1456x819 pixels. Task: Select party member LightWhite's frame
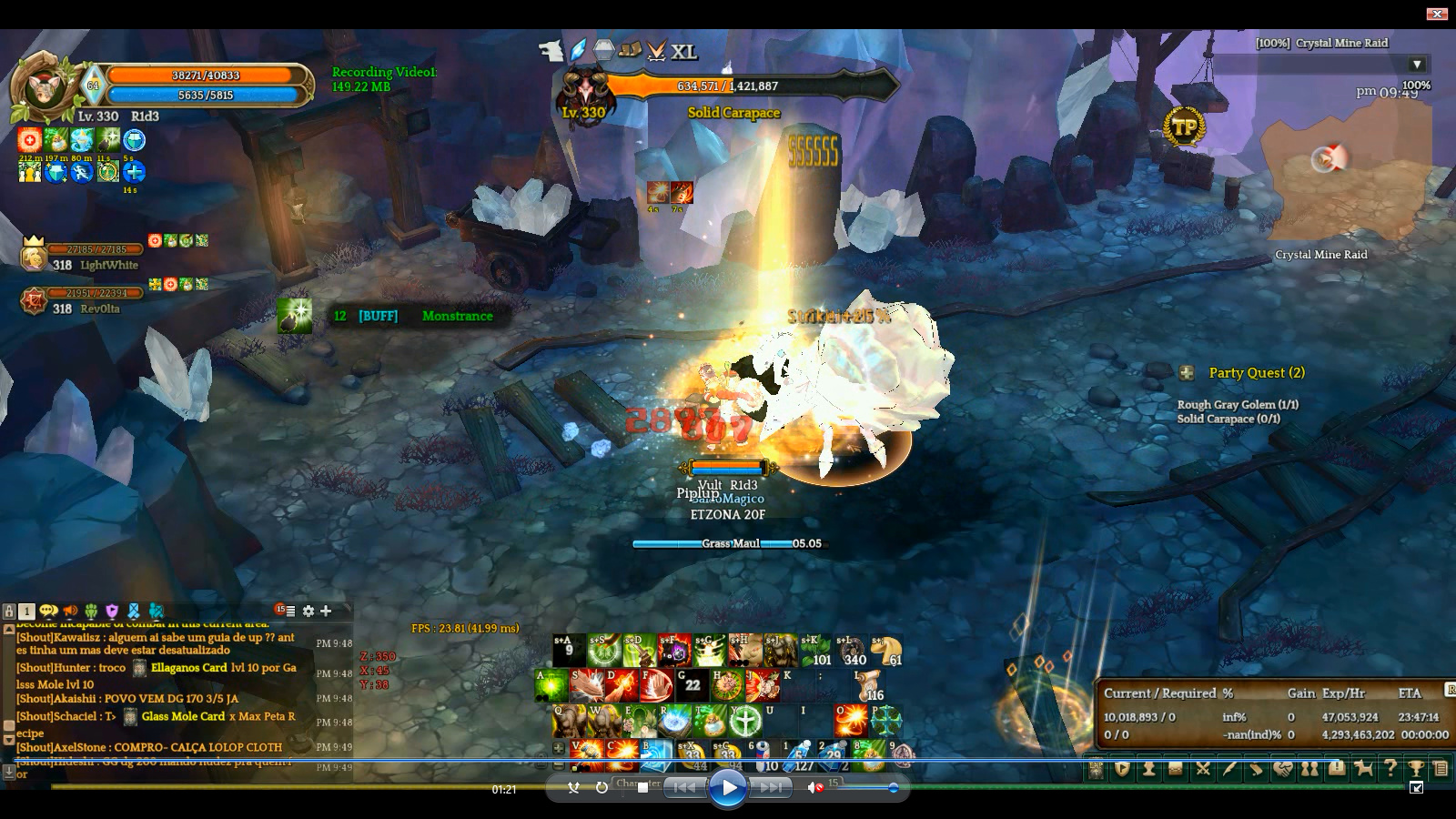pos(82,256)
